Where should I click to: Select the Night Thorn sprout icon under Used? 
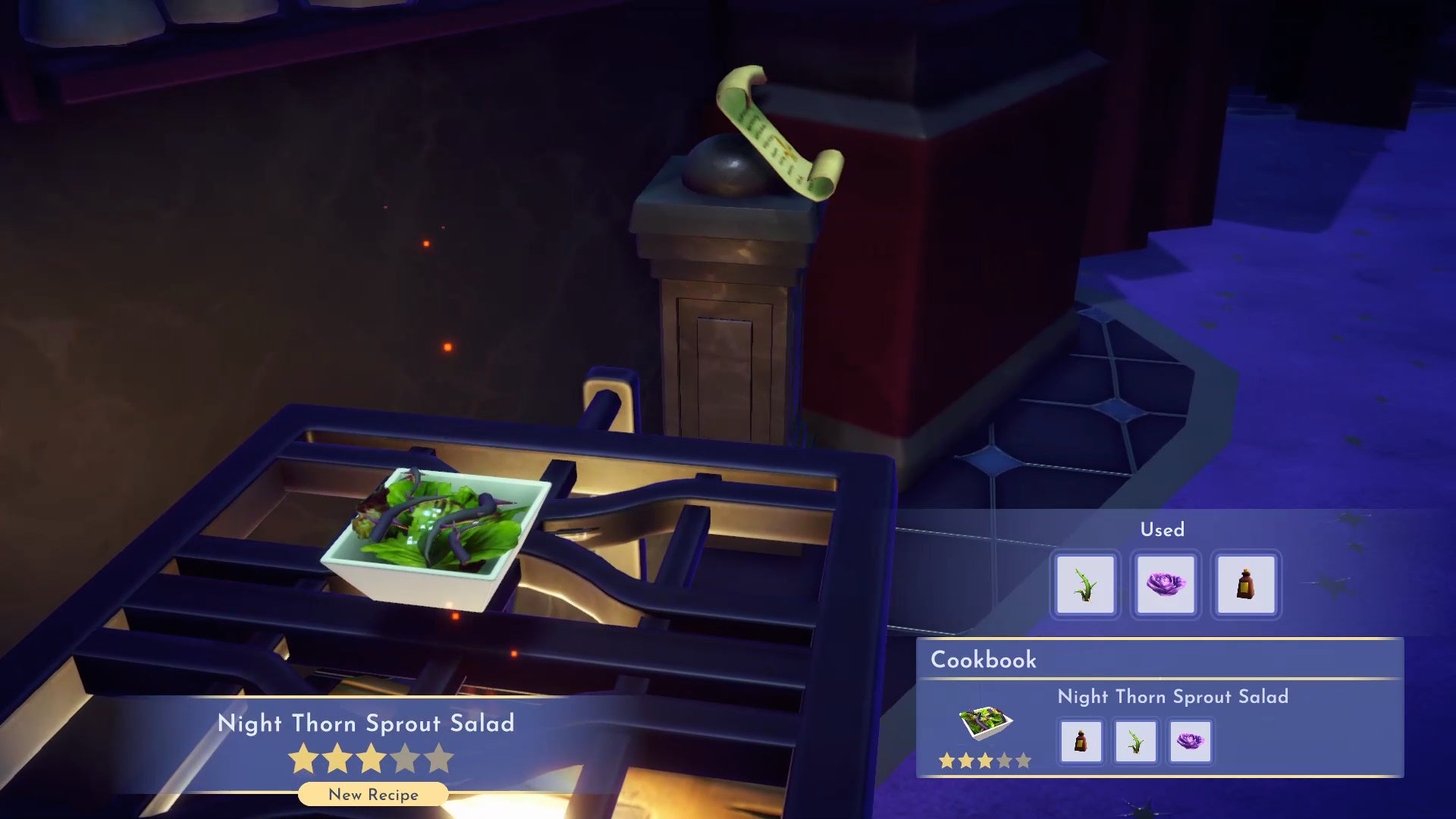1084,584
